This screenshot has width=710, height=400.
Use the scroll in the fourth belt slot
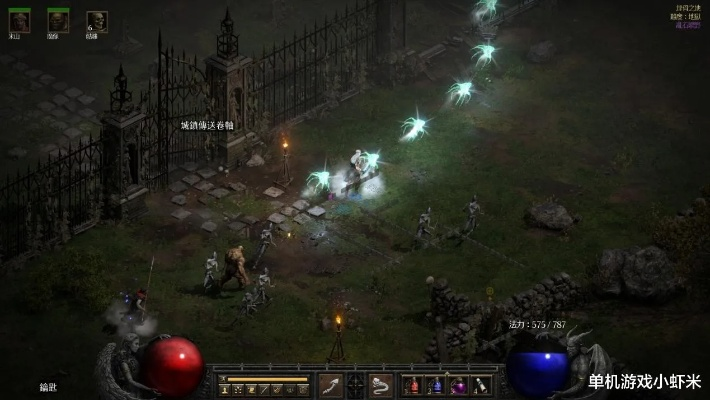482,386
